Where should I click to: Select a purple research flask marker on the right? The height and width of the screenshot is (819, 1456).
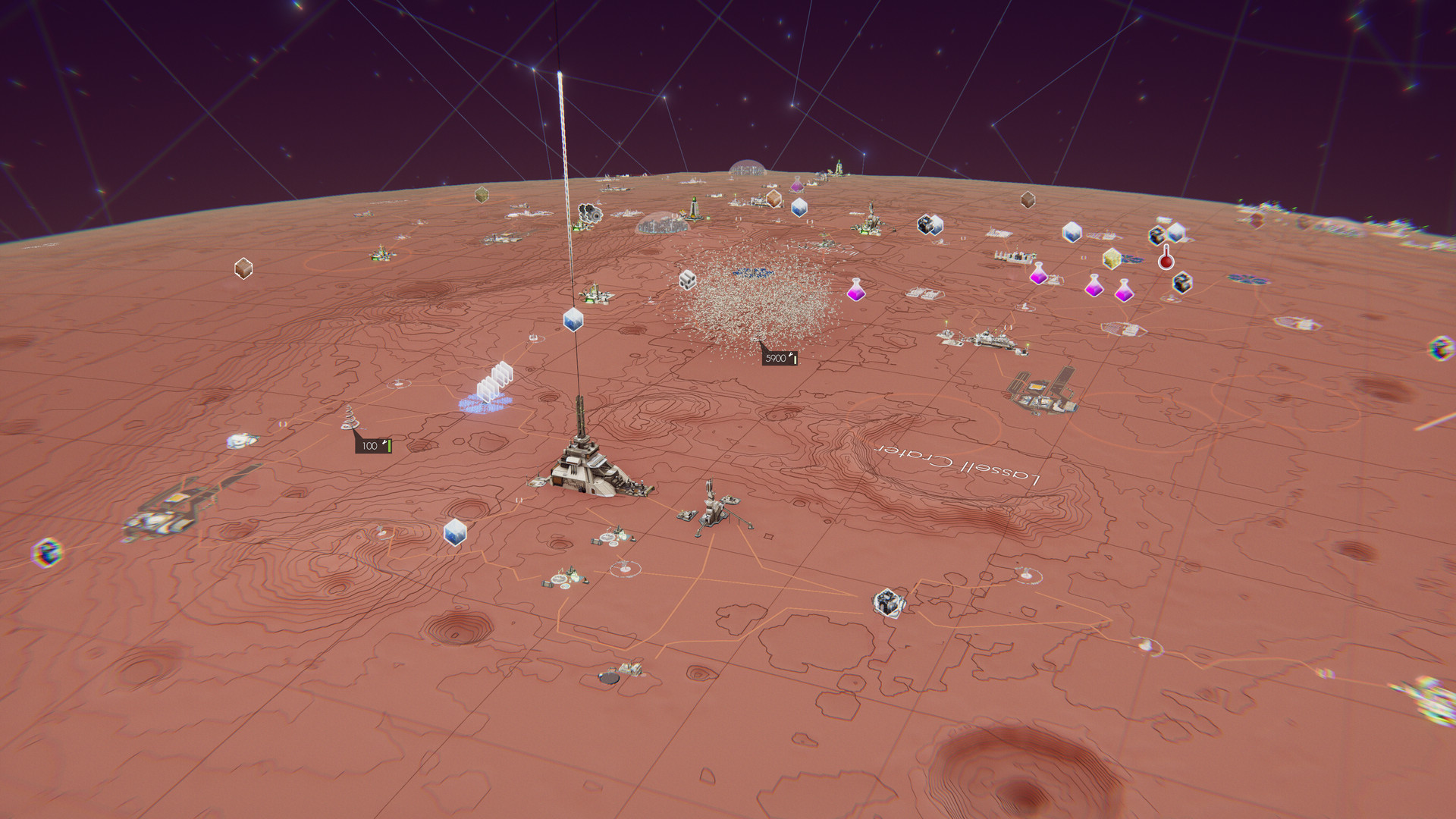pos(1094,288)
